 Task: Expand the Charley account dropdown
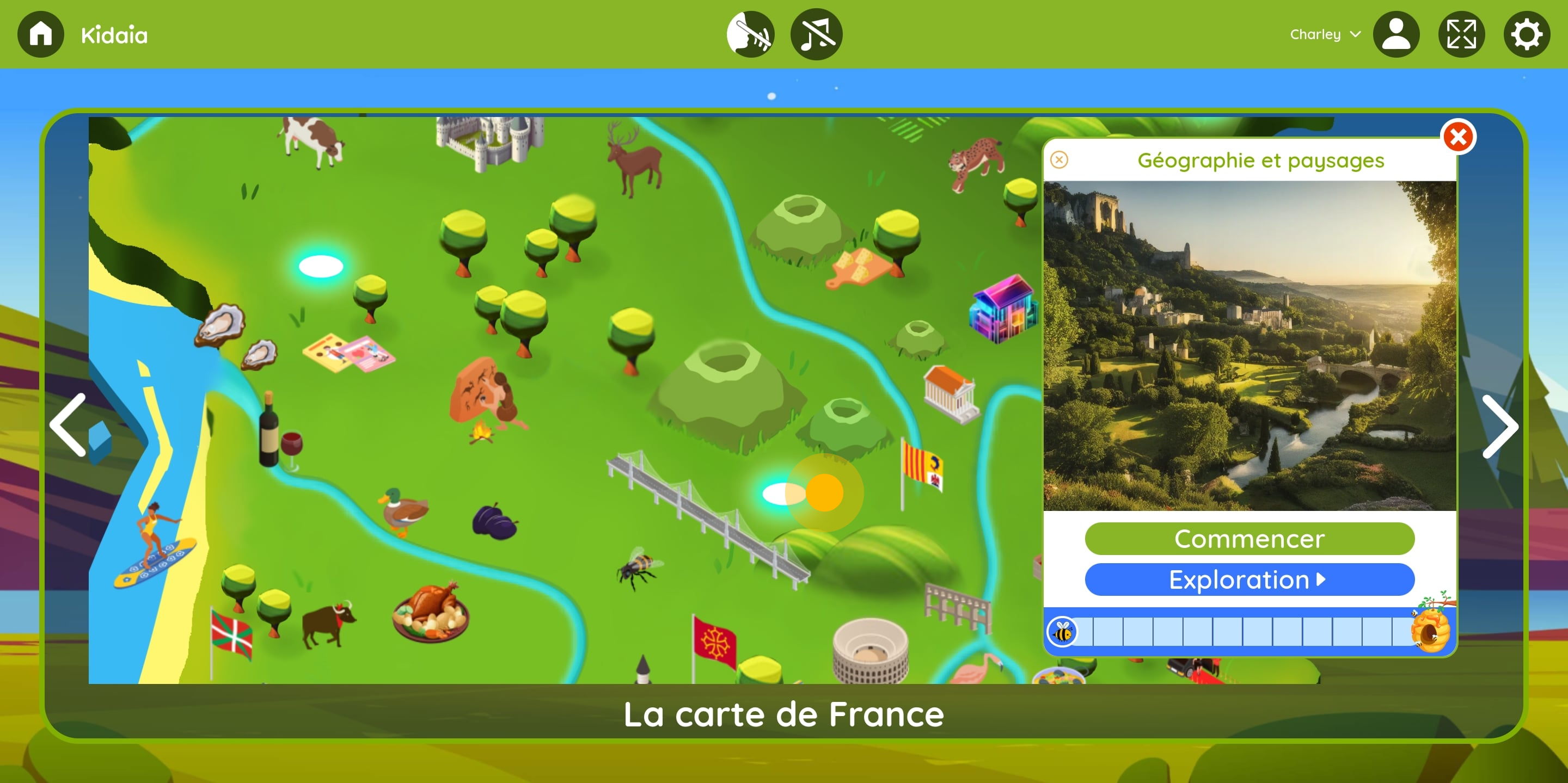tap(1325, 34)
